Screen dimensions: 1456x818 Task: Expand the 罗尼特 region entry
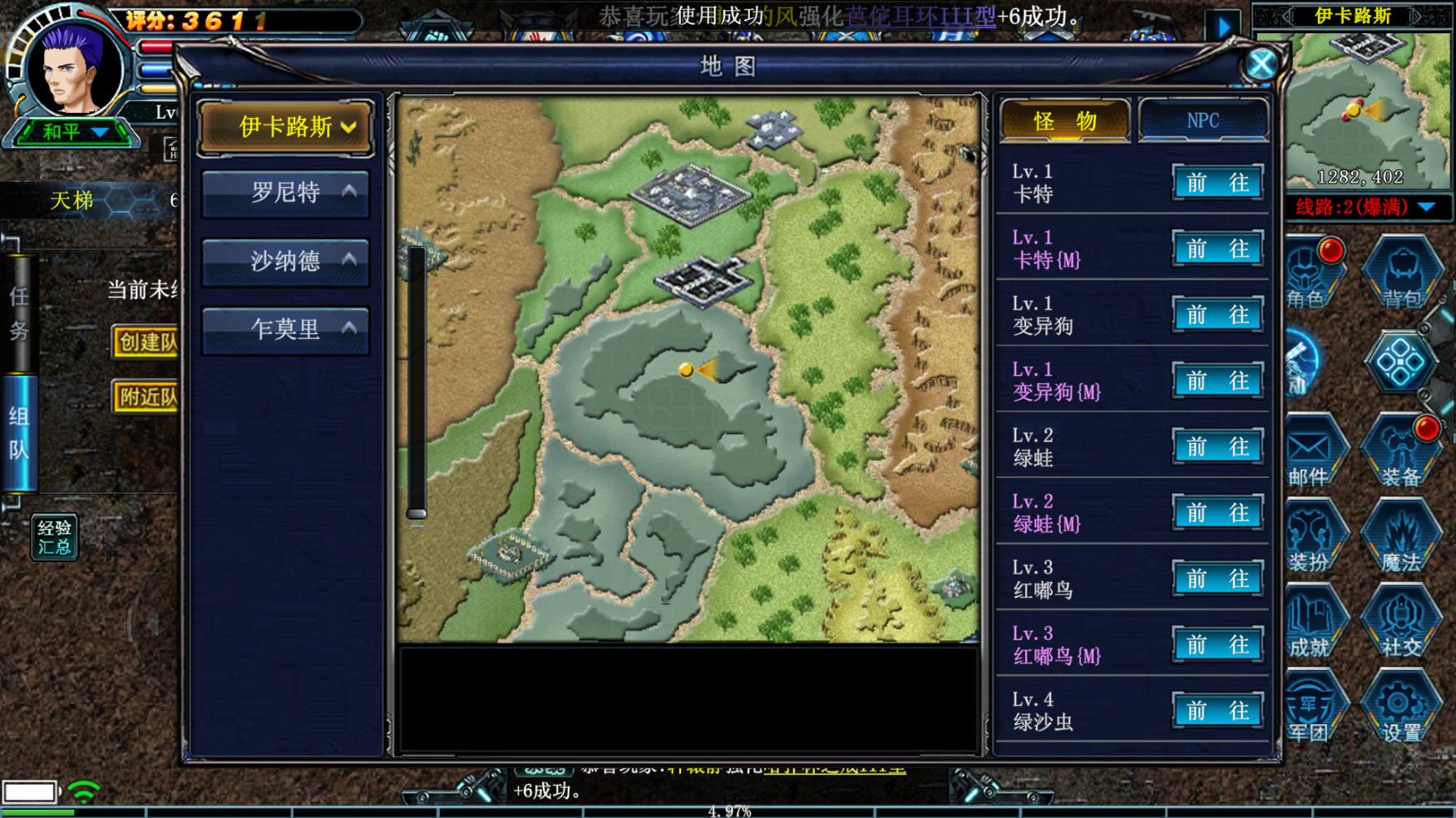[x=286, y=193]
